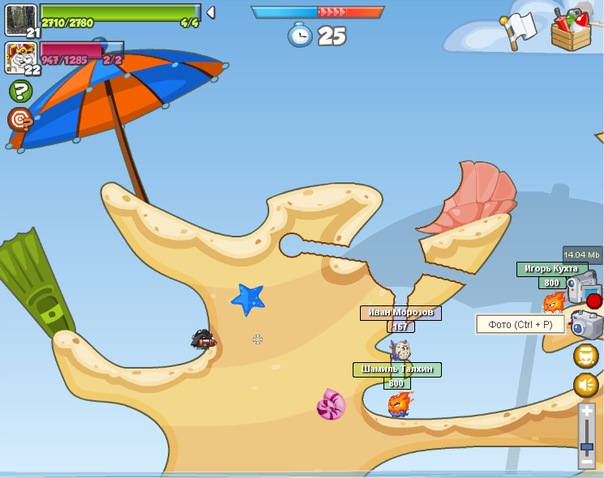Start video recording with the camcorder button
604x478 pixels.
coord(584,289)
